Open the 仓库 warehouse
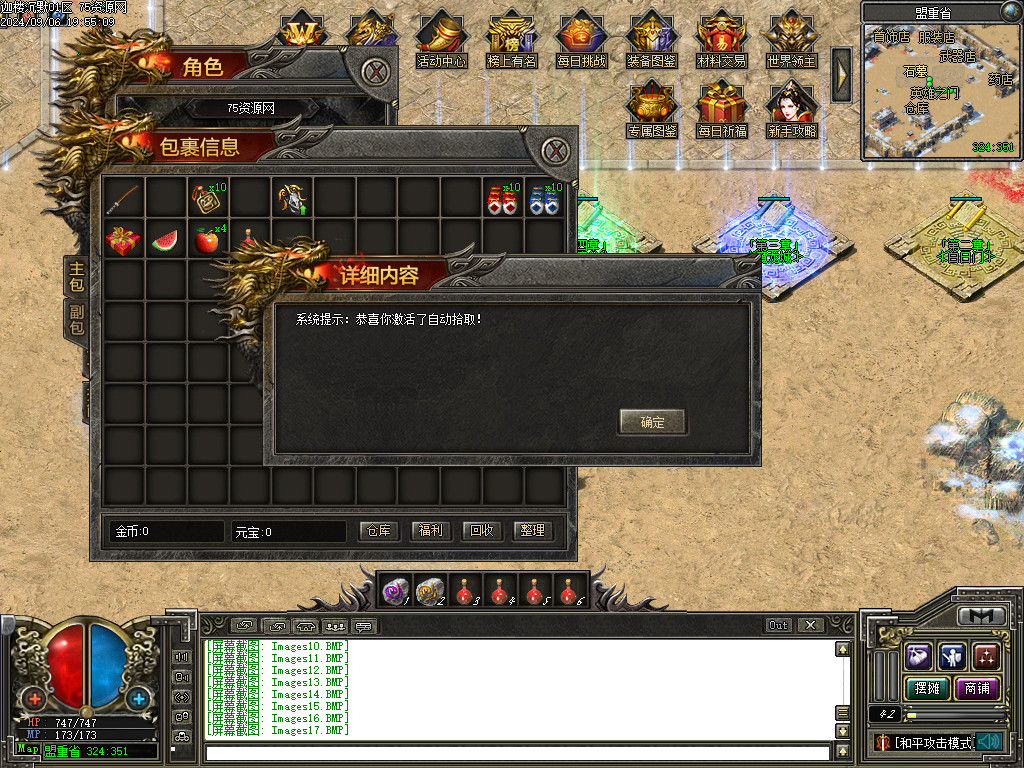Viewport: 1024px width, 768px height. 379,531
